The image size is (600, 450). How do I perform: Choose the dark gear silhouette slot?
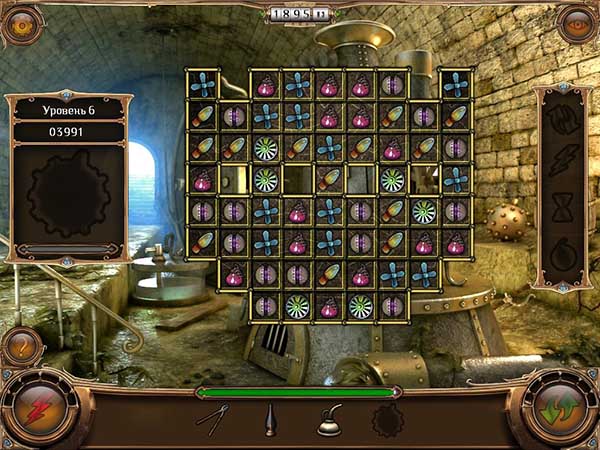click(385, 421)
